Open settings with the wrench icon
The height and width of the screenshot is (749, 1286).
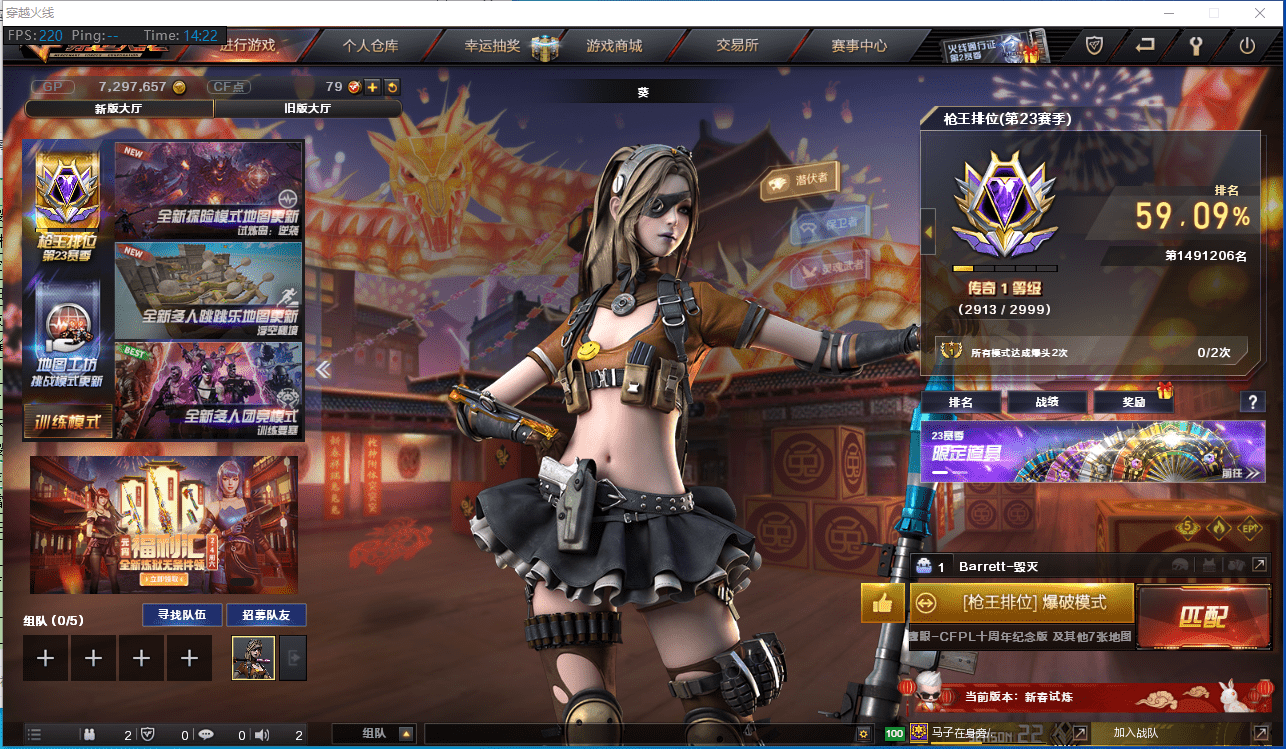[x=1195, y=45]
